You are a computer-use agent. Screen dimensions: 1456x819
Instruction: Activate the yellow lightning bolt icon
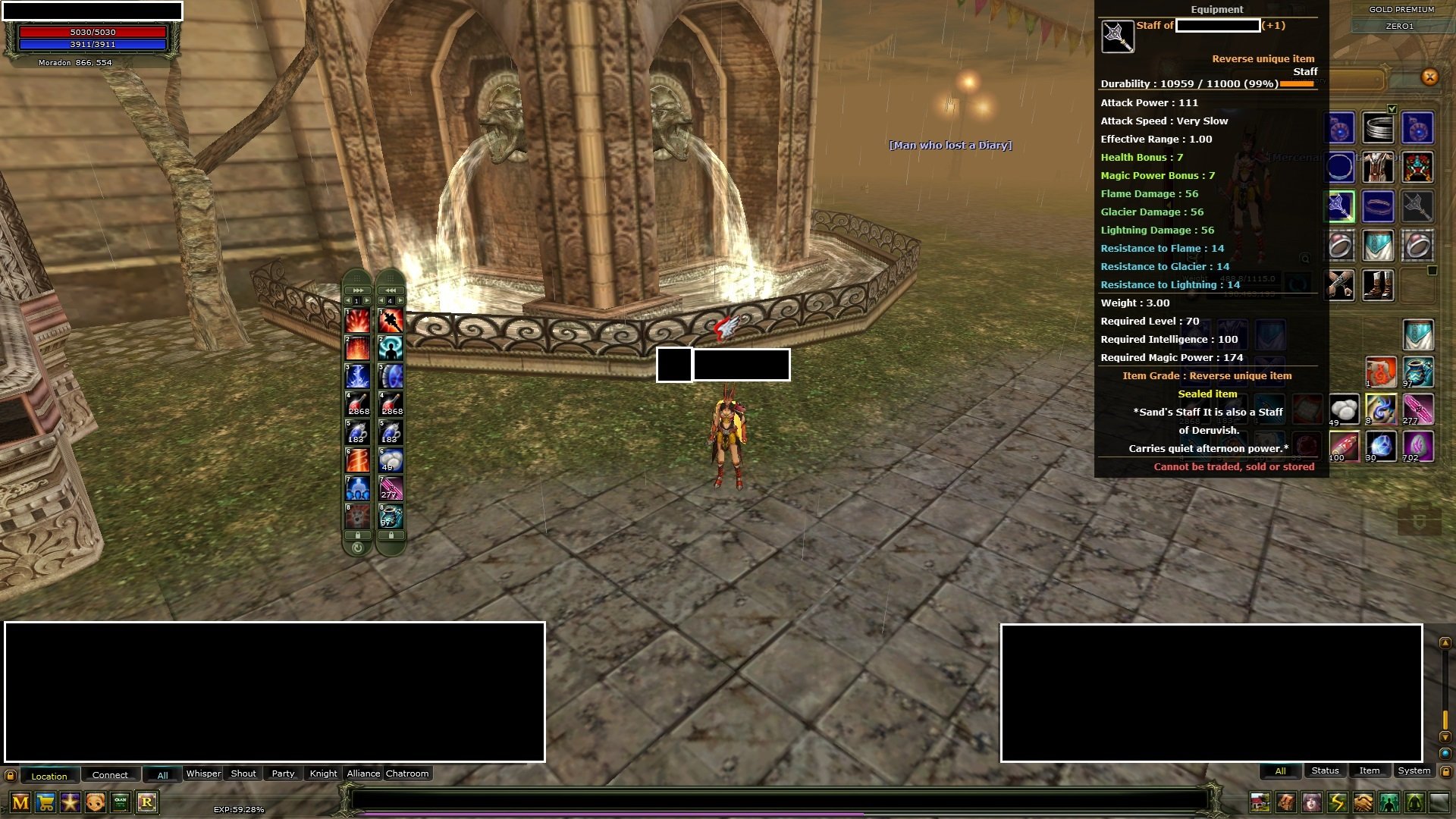[1337, 802]
